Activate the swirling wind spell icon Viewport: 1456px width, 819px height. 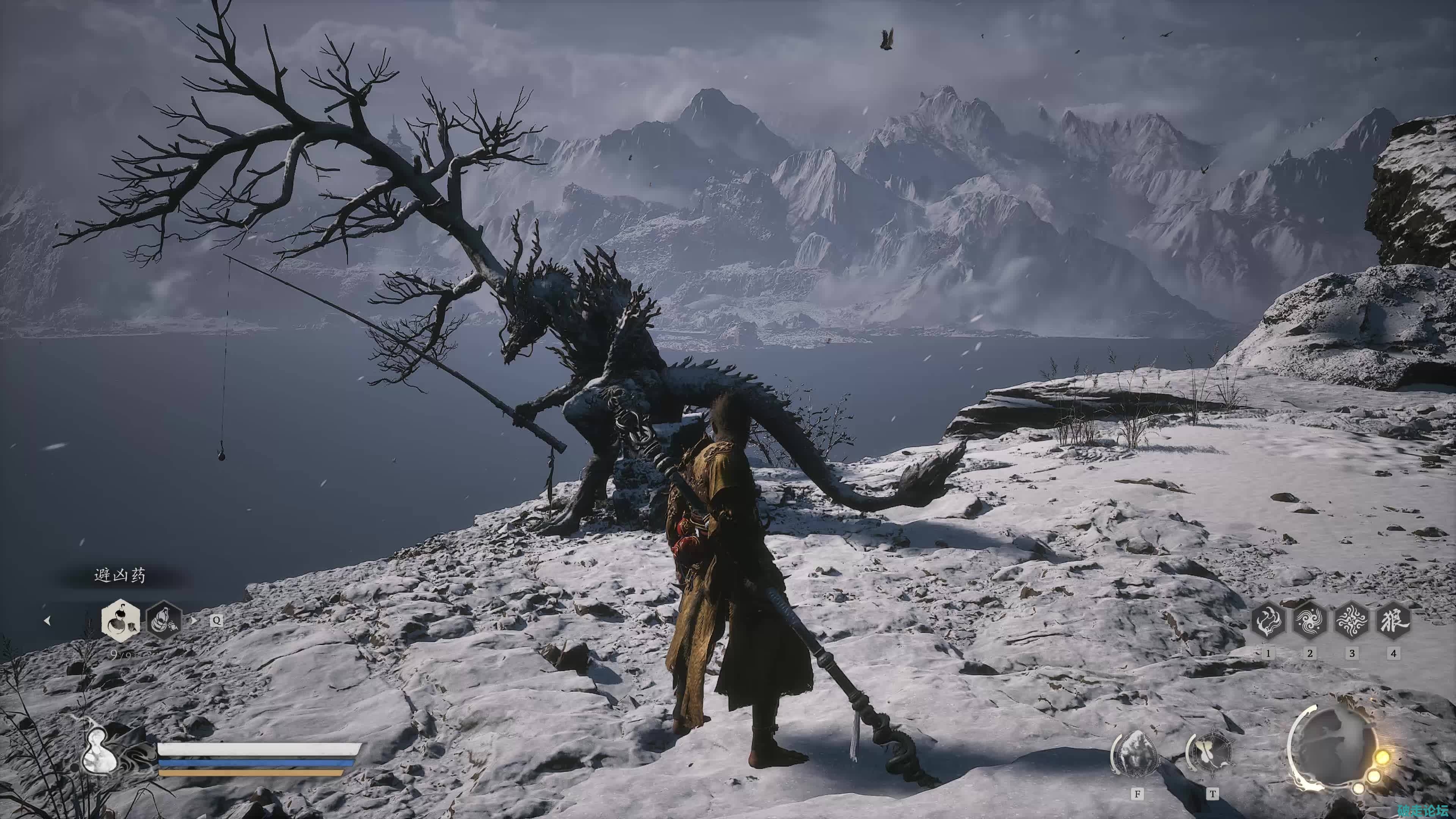pos(1310,621)
